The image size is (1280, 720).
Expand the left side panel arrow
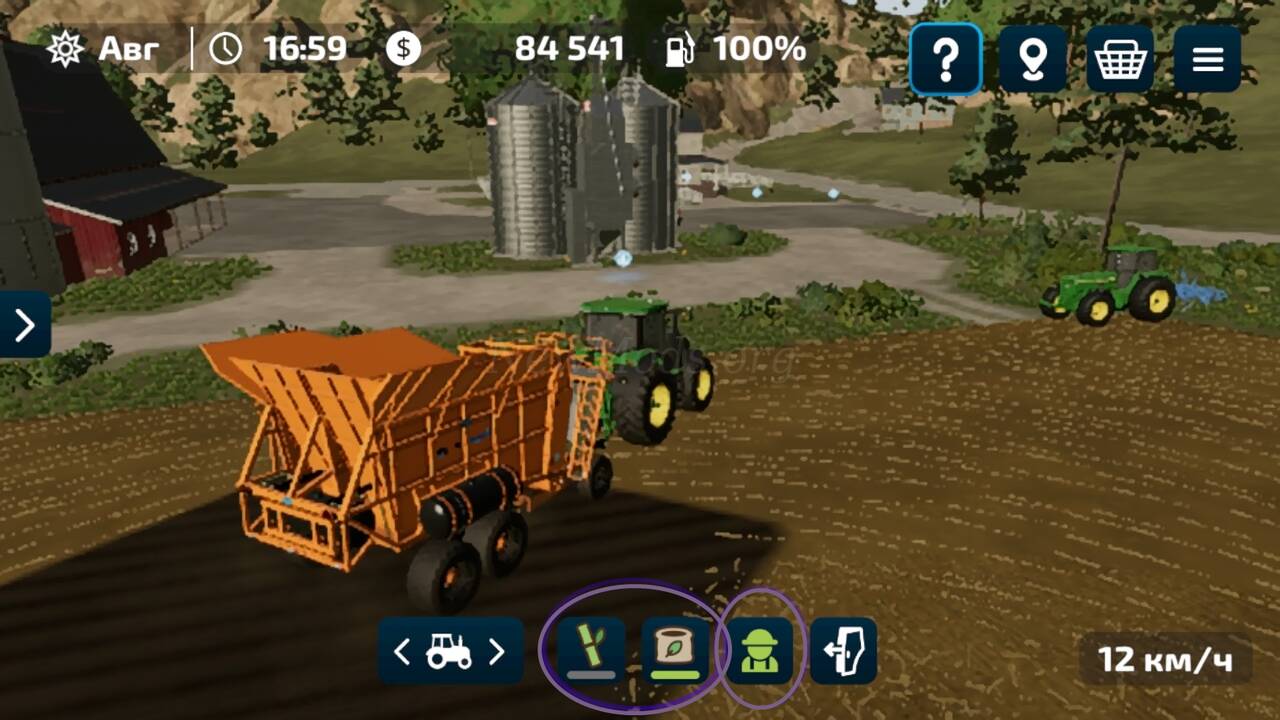pos(24,324)
